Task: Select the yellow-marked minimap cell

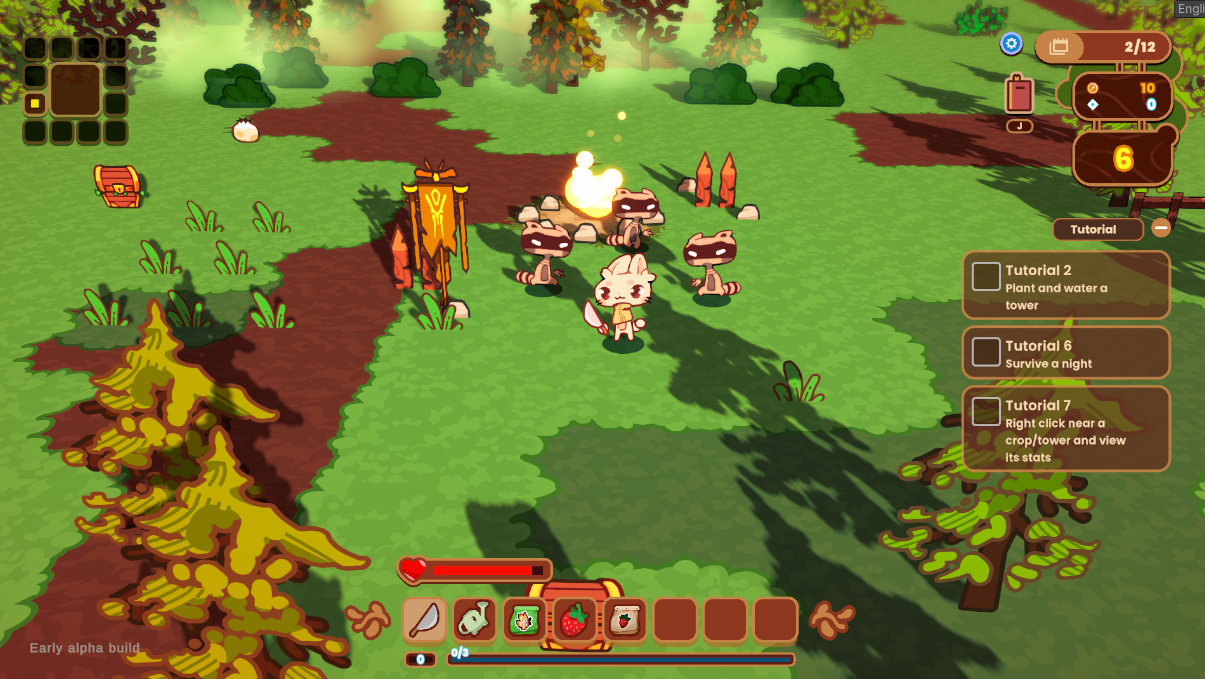Action: click(35, 103)
